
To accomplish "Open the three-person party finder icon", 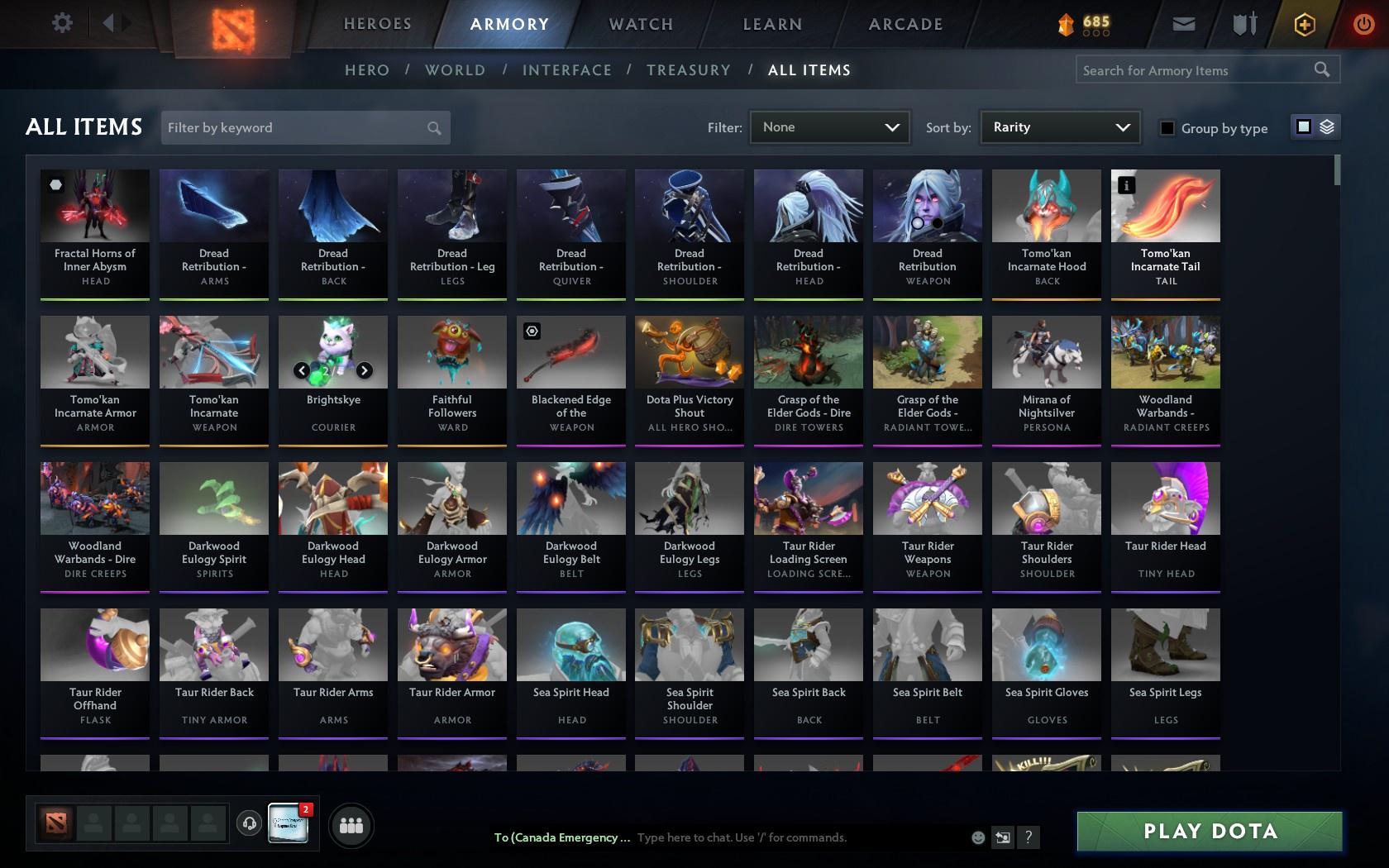I will 351,825.
